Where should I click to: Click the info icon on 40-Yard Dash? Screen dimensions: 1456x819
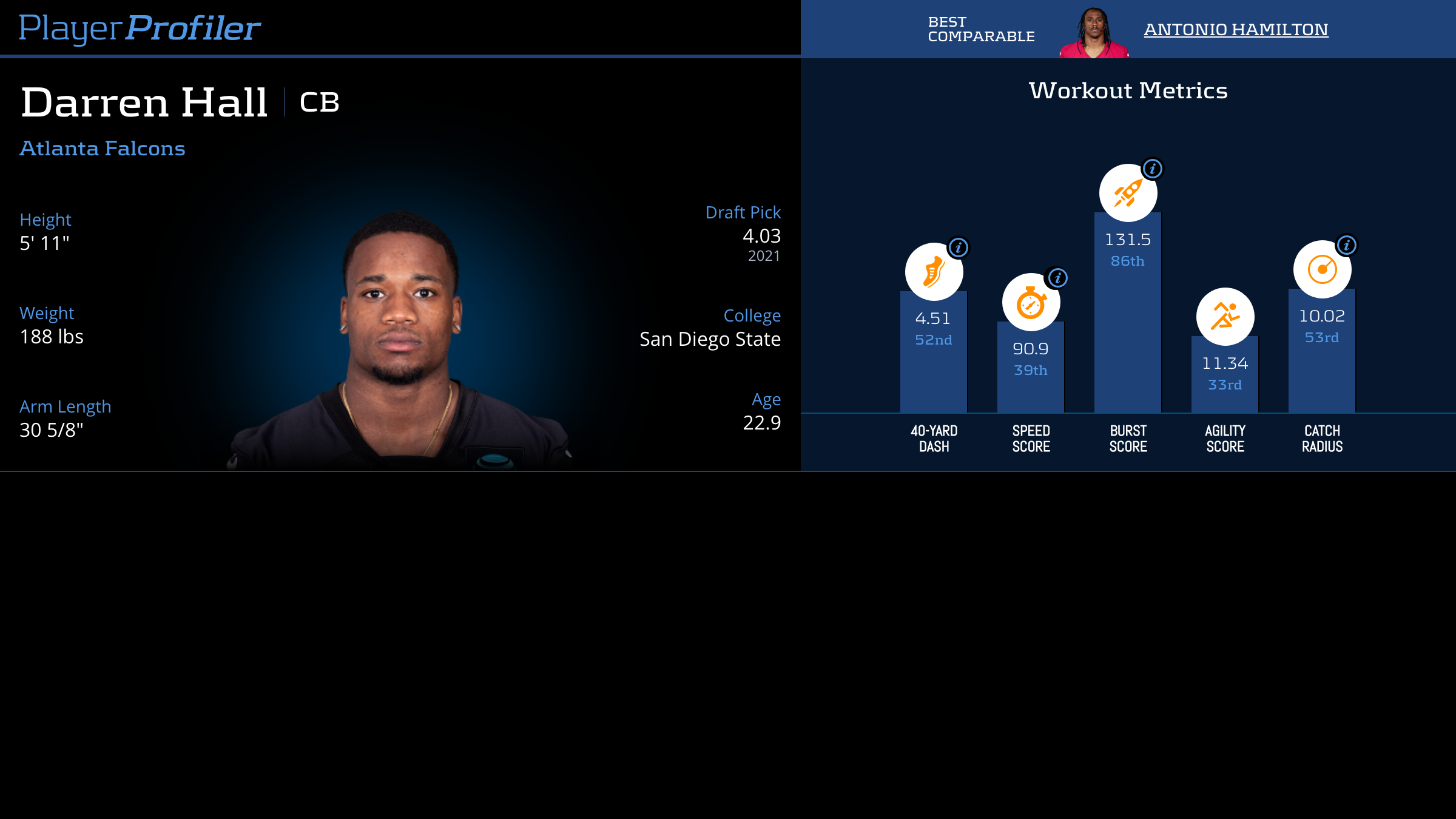click(x=960, y=248)
